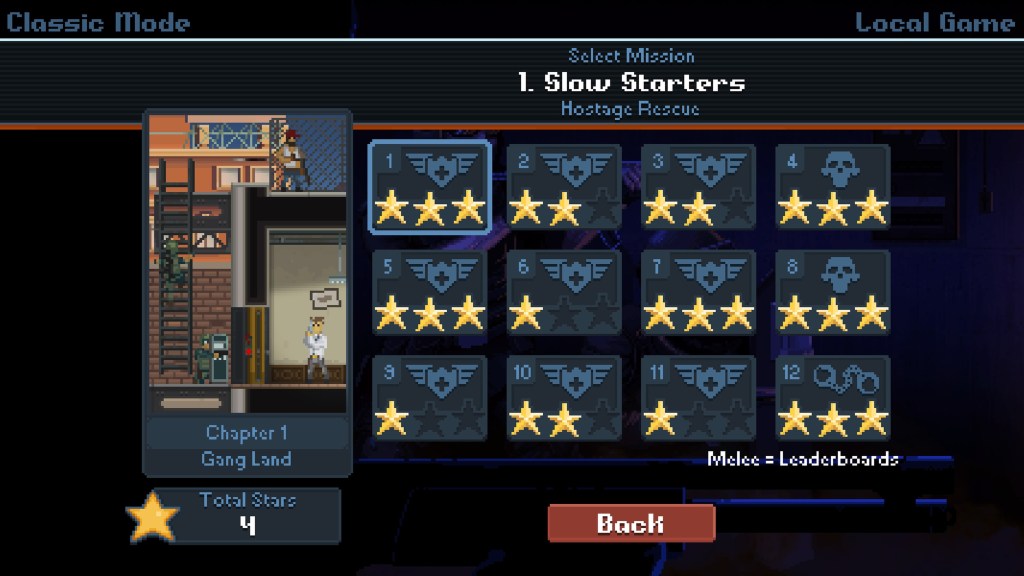Viewport: 1024px width, 576px height.
Task: Pick mission 3 tile
Action: tap(698, 187)
